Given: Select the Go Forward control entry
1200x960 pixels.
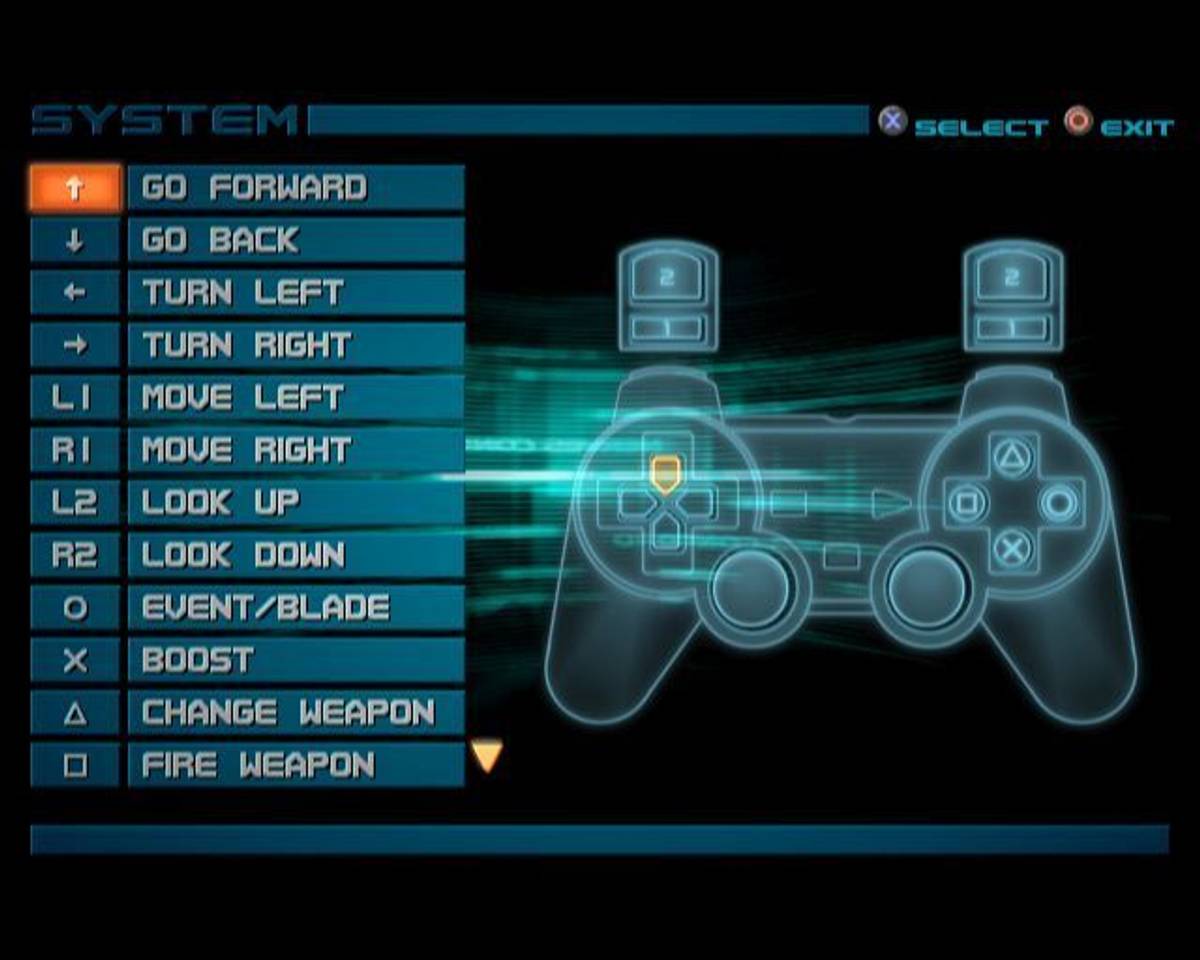Looking at the screenshot, I should click(x=296, y=188).
